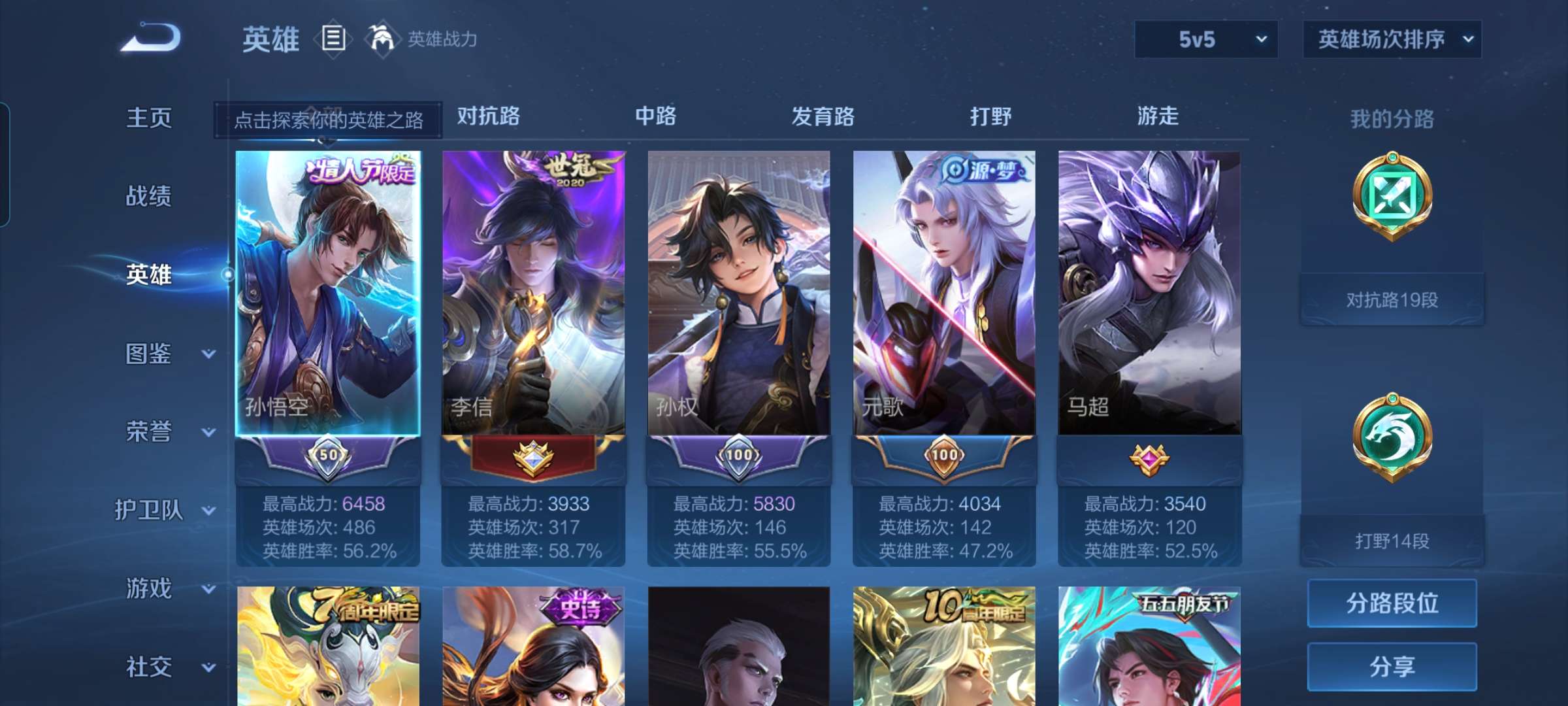Select the Sun Quan hero card
Screen dimensions: 1568x706
(x=739, y=294)
